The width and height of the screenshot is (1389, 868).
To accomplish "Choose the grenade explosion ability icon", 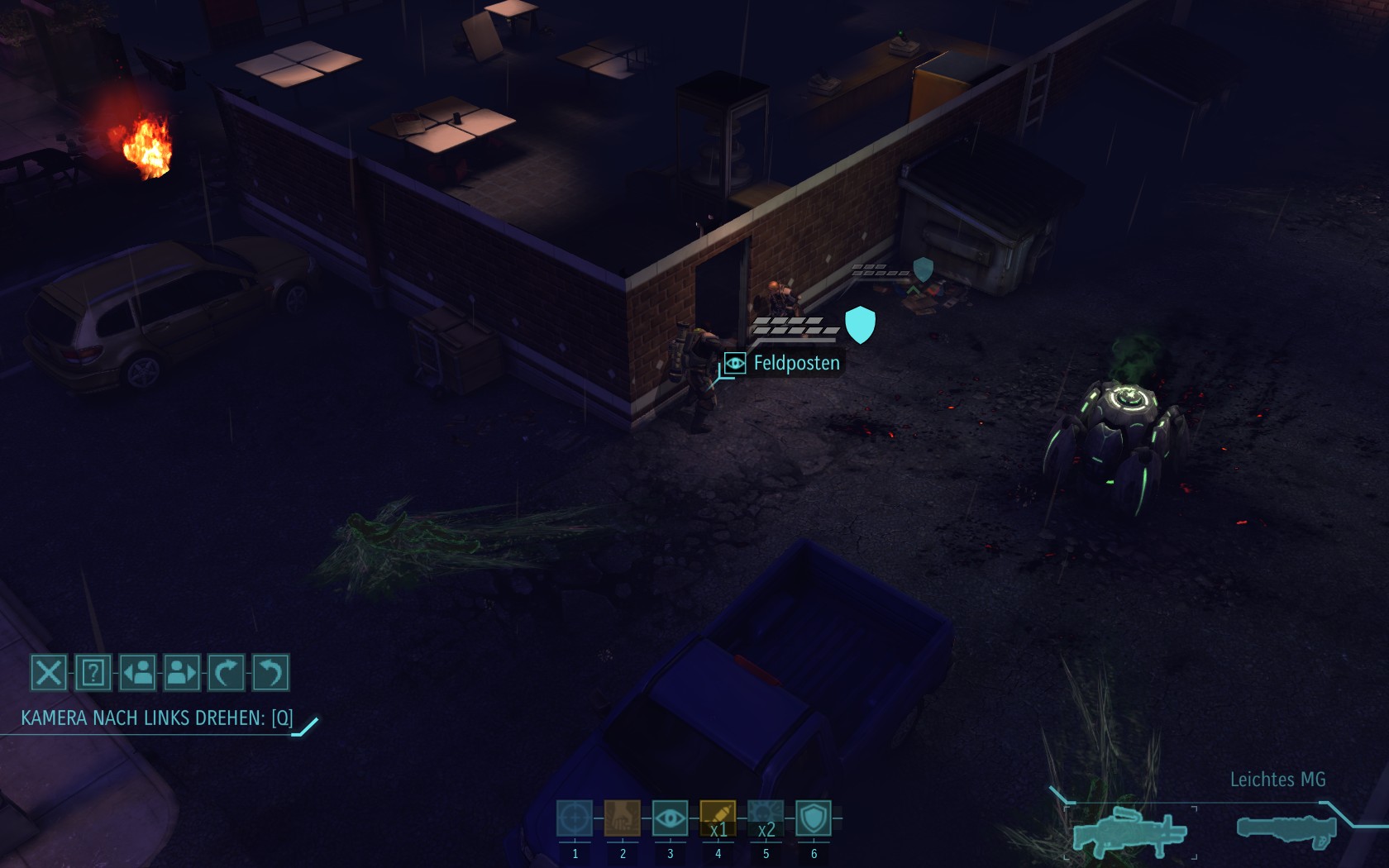I will [x=766, y=818].
